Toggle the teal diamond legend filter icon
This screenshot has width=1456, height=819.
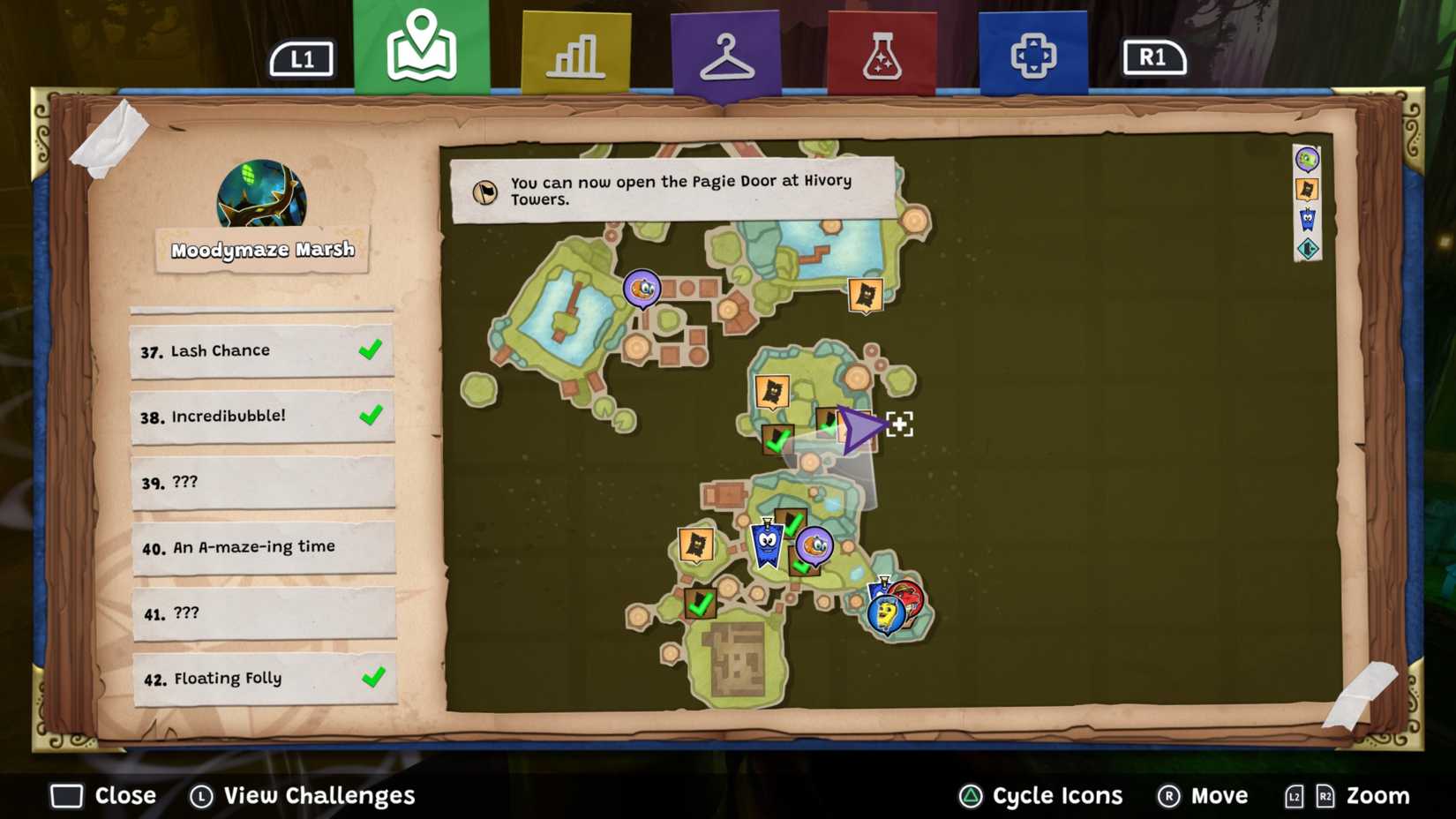click(x=1307, y=249)
